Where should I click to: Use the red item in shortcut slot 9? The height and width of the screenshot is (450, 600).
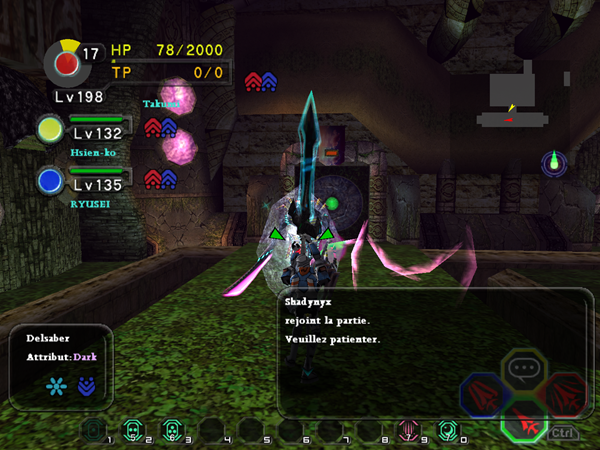(x=407, y=431)
